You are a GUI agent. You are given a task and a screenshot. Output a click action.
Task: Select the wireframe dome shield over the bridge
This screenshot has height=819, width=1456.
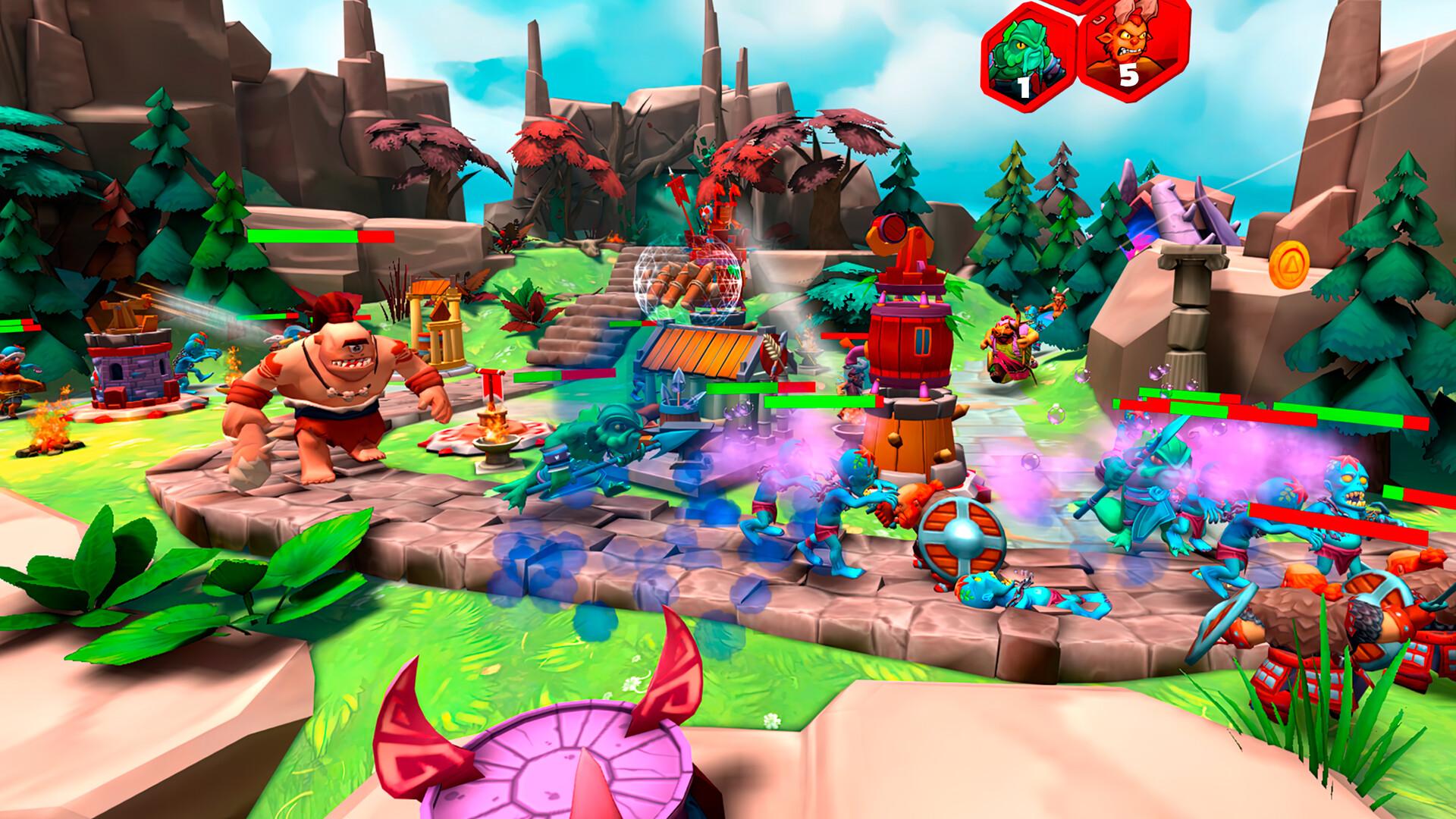tap(689, 281)
